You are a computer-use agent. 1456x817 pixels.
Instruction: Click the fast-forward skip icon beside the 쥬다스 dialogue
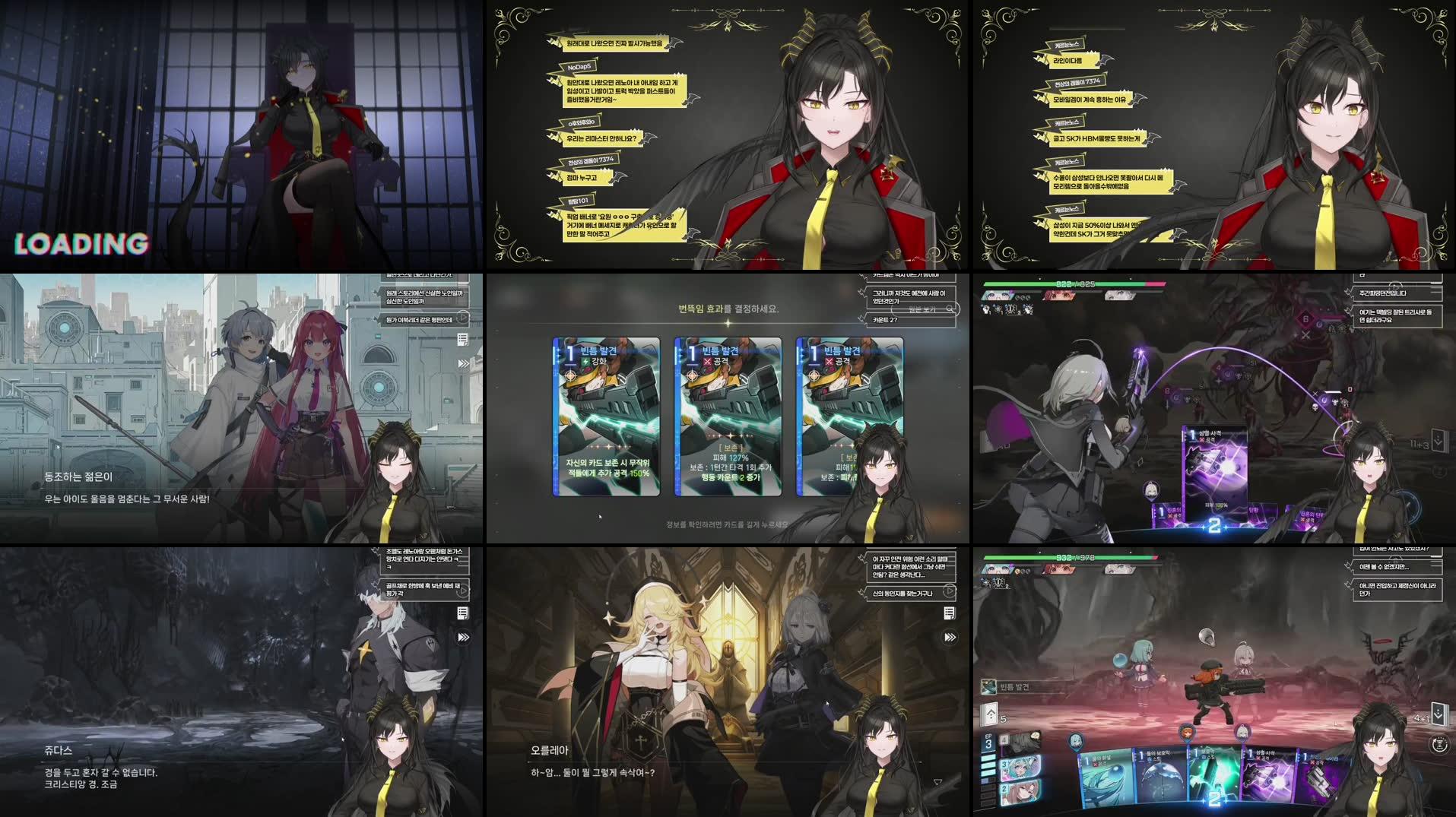tap(462, 637)
